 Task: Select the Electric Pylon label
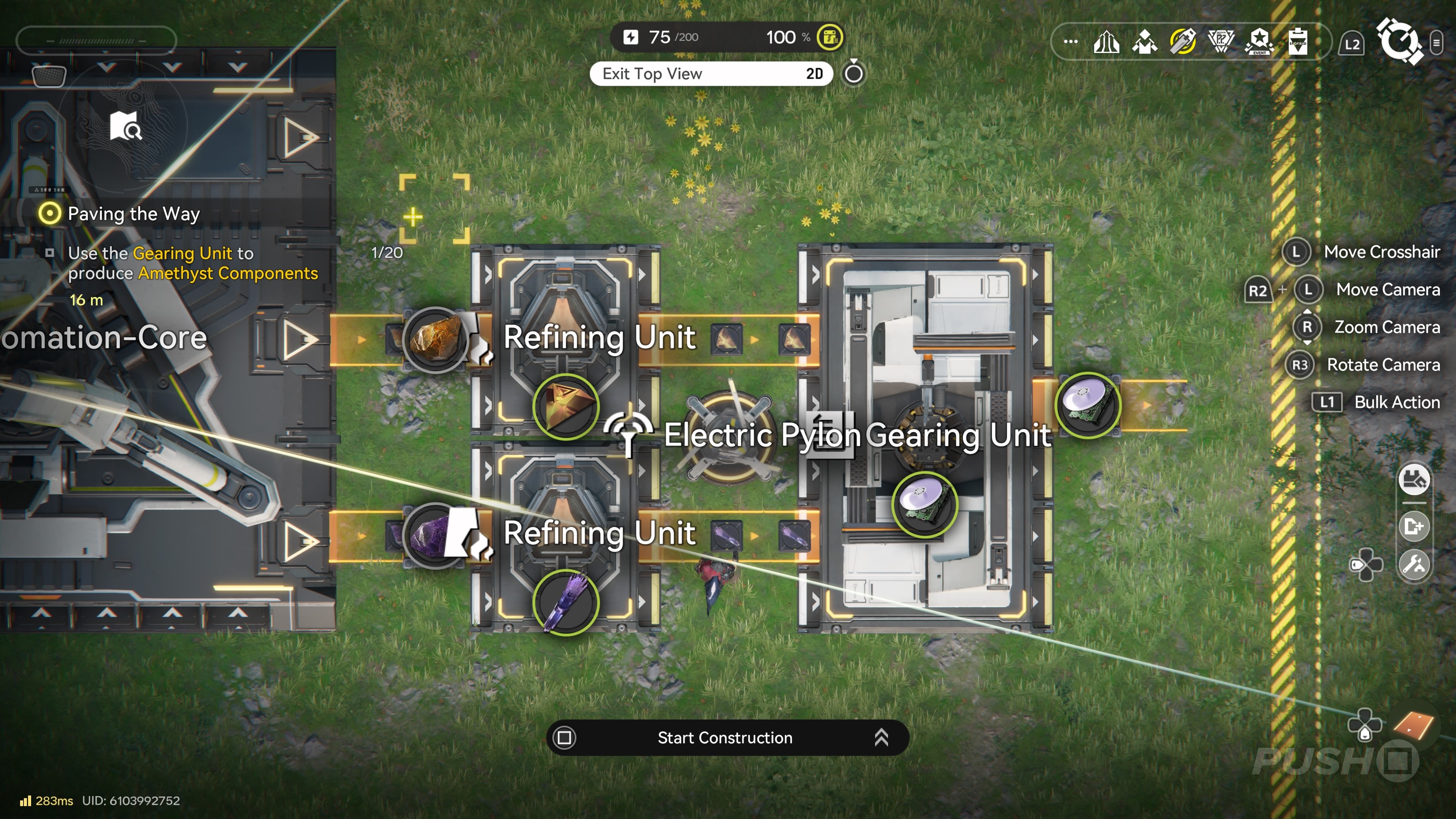tap(762, 435)
